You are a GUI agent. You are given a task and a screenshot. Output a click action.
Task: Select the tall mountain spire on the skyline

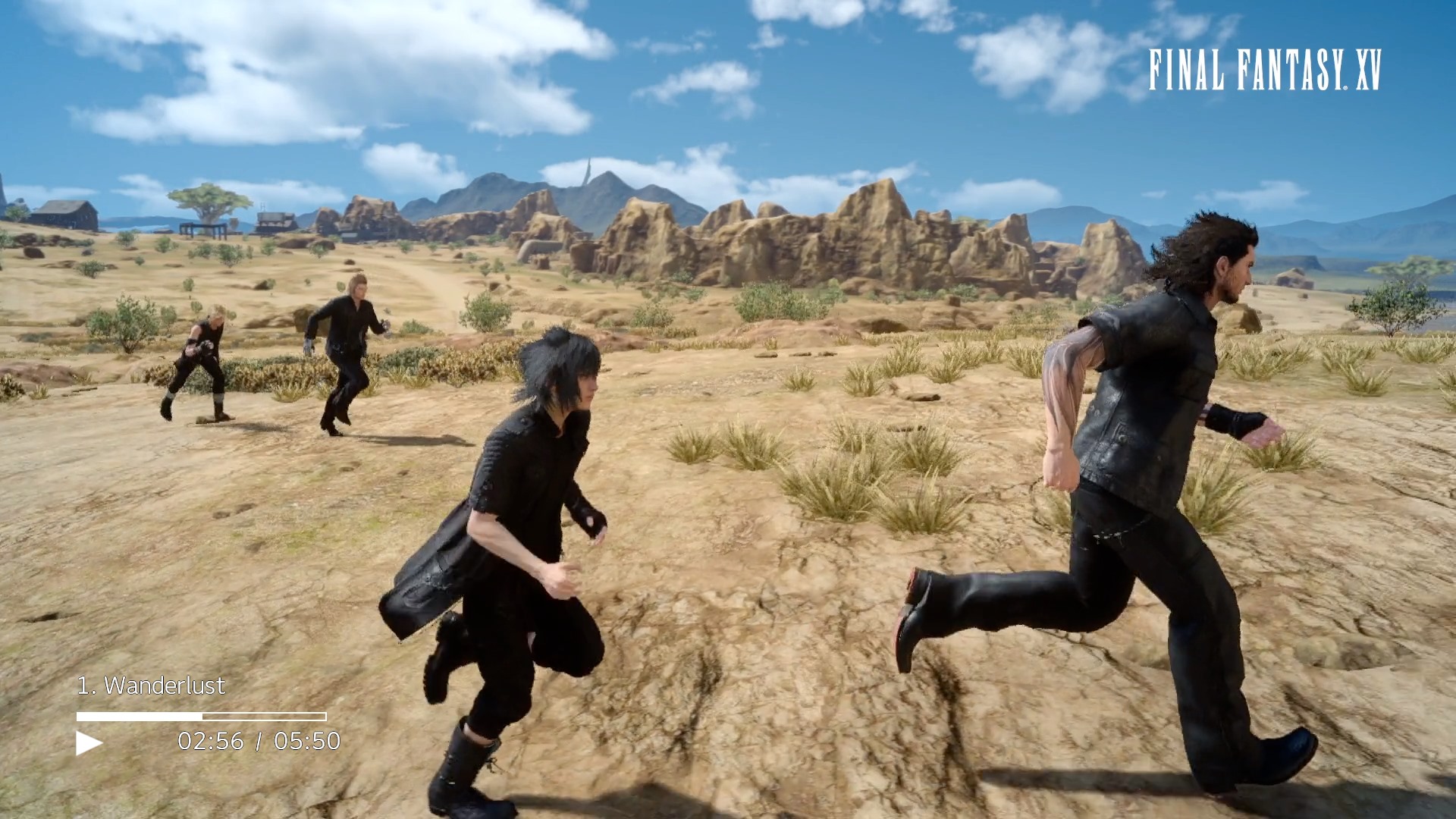point(588,171)
